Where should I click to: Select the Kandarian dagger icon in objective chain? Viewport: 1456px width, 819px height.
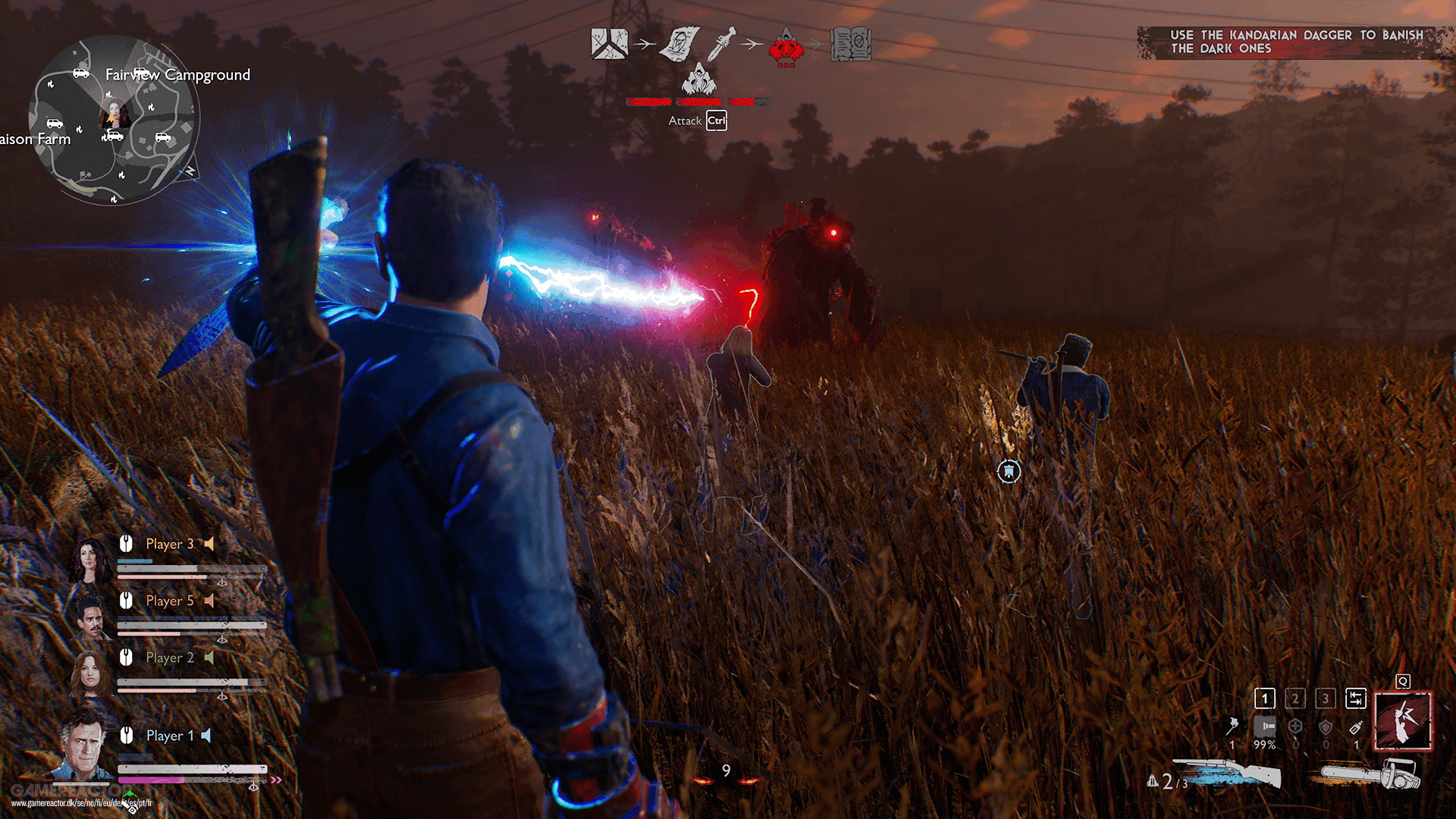pyautogui.click(x=722, y=45)
